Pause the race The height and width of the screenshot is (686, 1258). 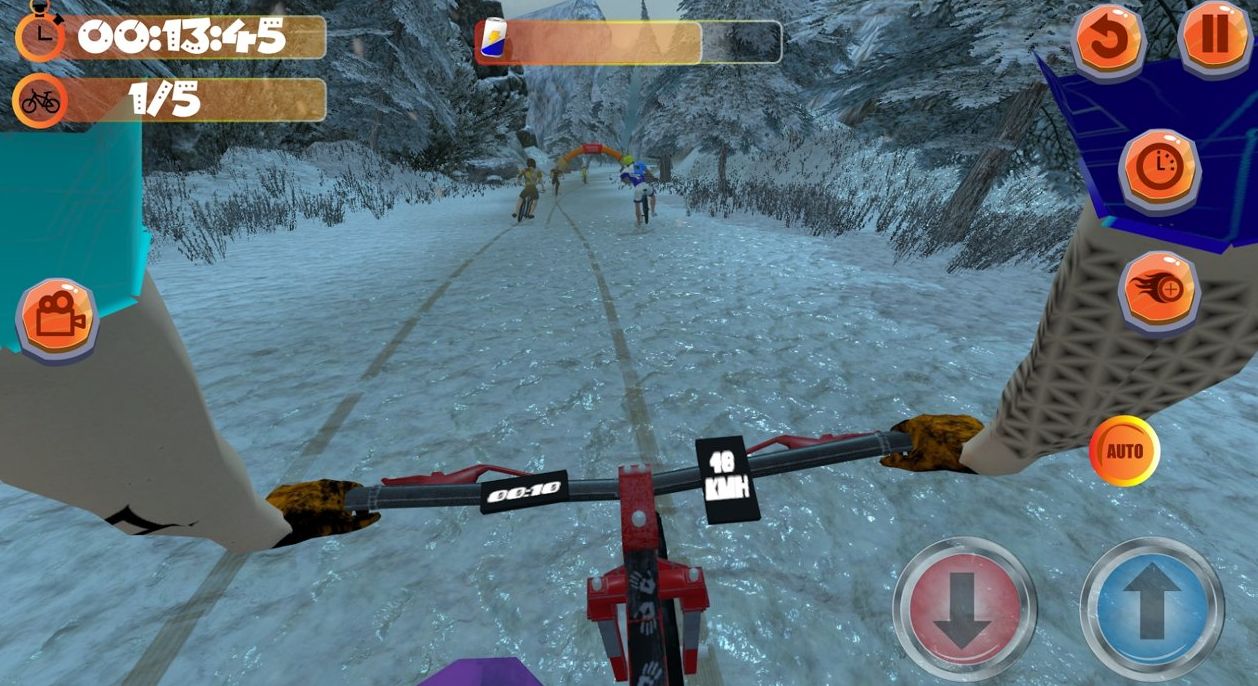pyautogui.click(x=1214, y=36)
